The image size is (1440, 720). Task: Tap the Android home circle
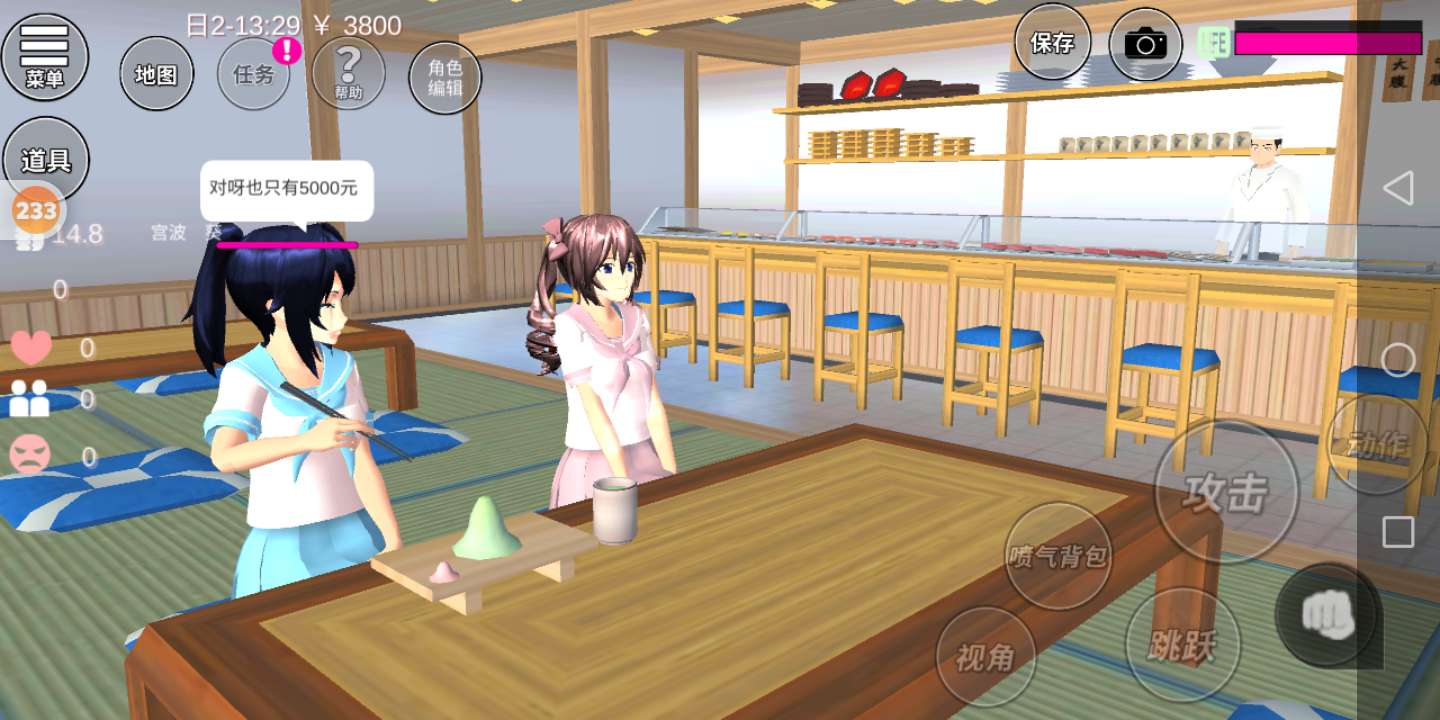point(1398,360)
